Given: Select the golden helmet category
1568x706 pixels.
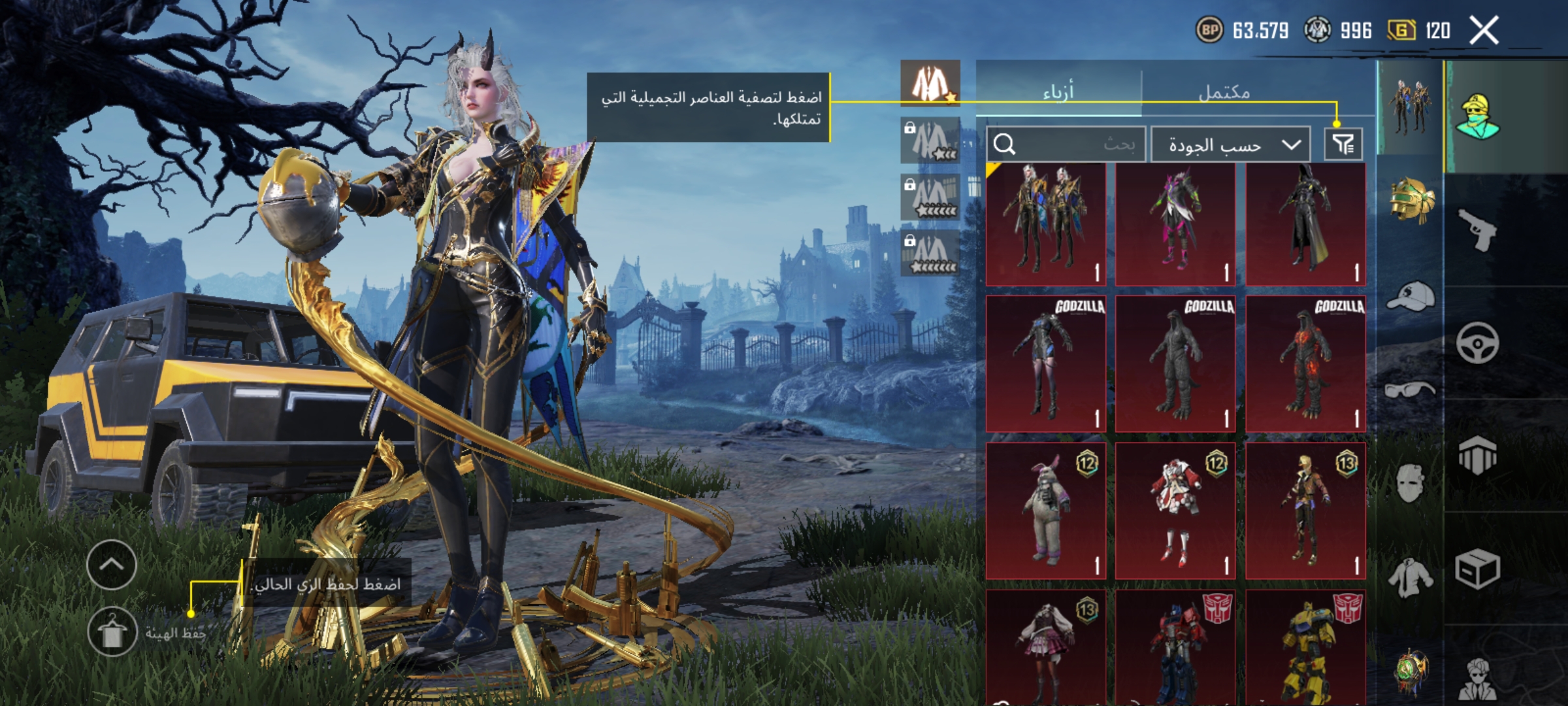Looking at the screenshot, I should coord(1411,200).
